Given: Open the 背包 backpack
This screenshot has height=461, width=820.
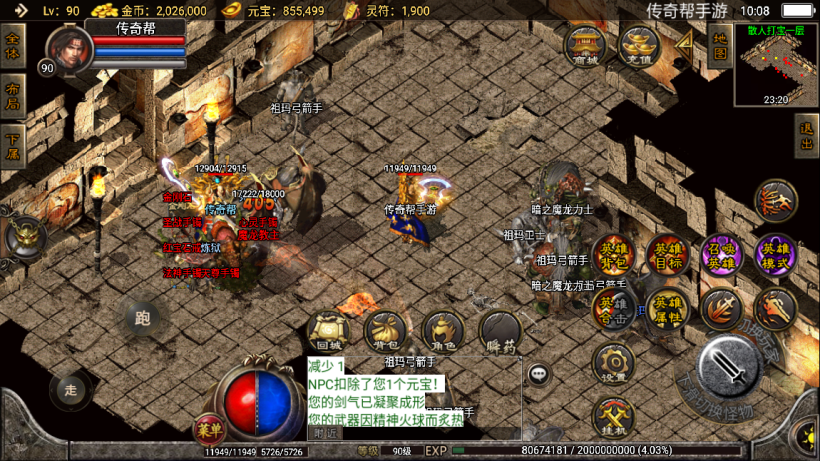Looking at the screenshot, I should [385, 333].
